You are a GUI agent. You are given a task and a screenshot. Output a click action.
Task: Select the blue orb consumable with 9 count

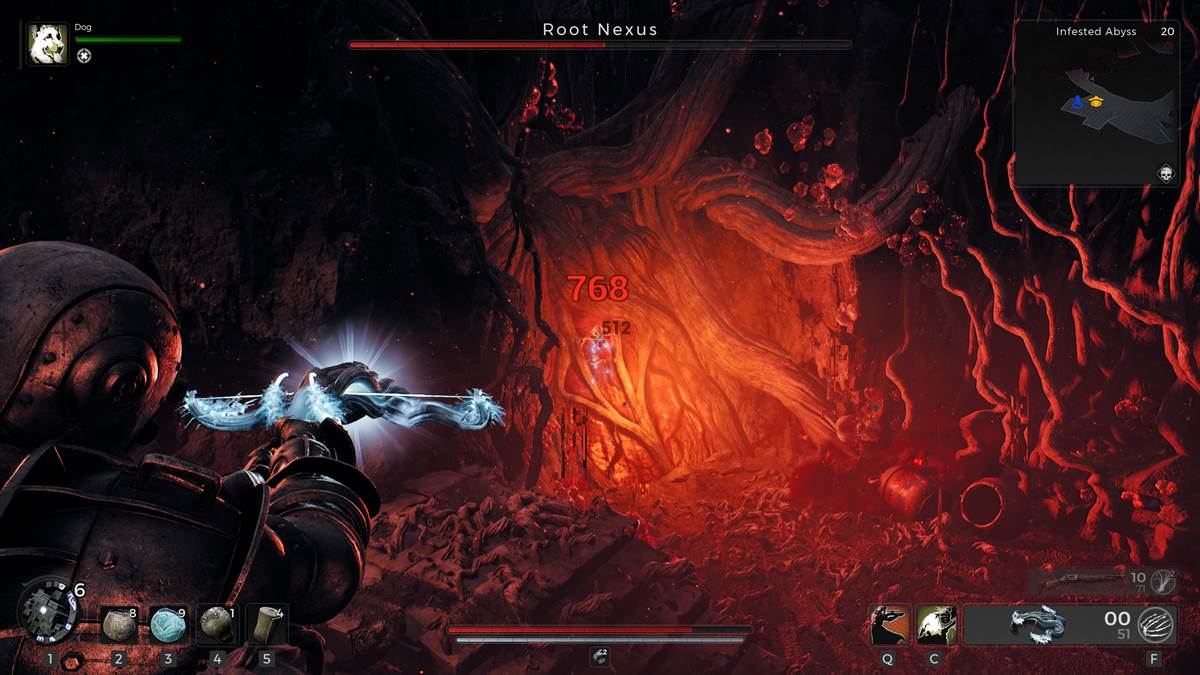[x=168, y=624]
